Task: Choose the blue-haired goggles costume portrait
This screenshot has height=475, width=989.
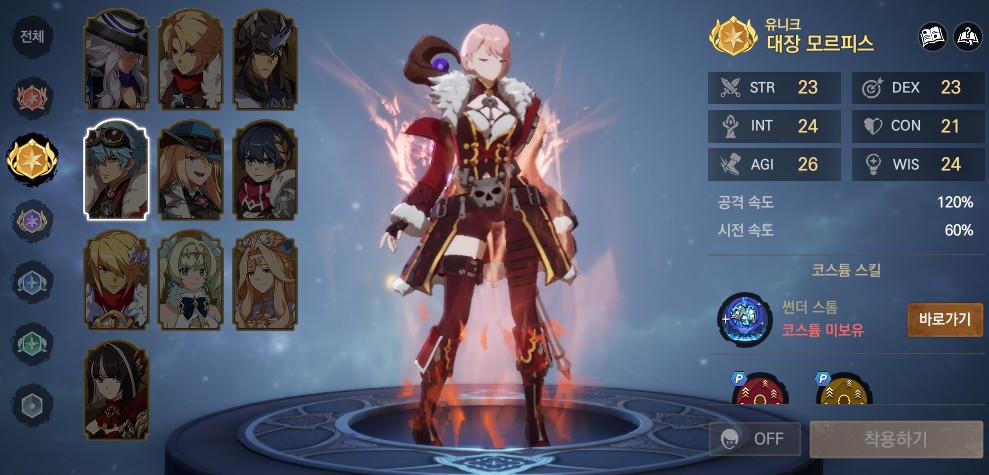Action: [116, 170]
